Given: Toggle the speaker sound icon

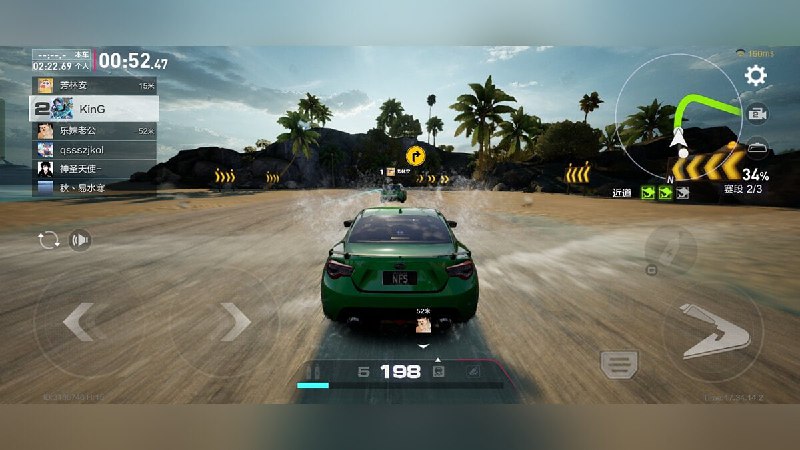Looking at the screenshot, I should click(x=81, y=240).
